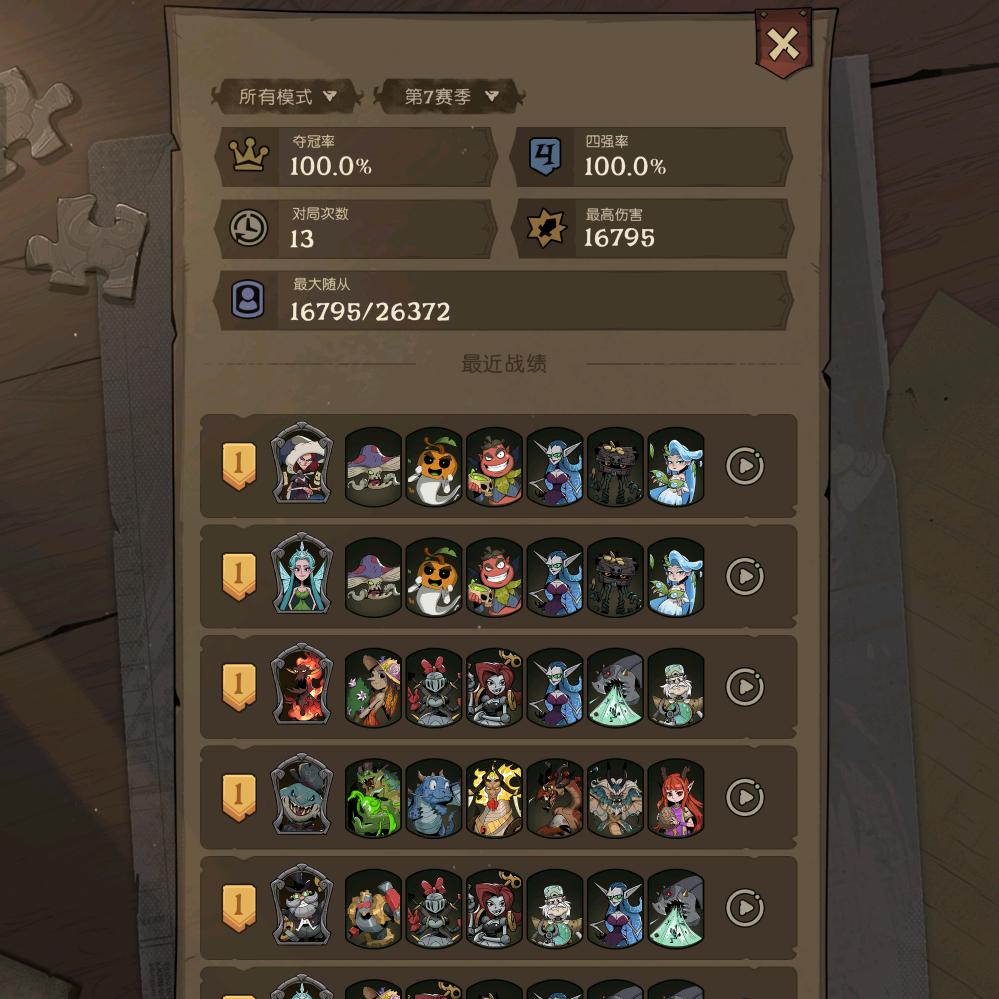Image resolution: width=999 pixels, height=999 pixels.
Task: Select the cat captain hero portrait
Action: click(301, 906)
